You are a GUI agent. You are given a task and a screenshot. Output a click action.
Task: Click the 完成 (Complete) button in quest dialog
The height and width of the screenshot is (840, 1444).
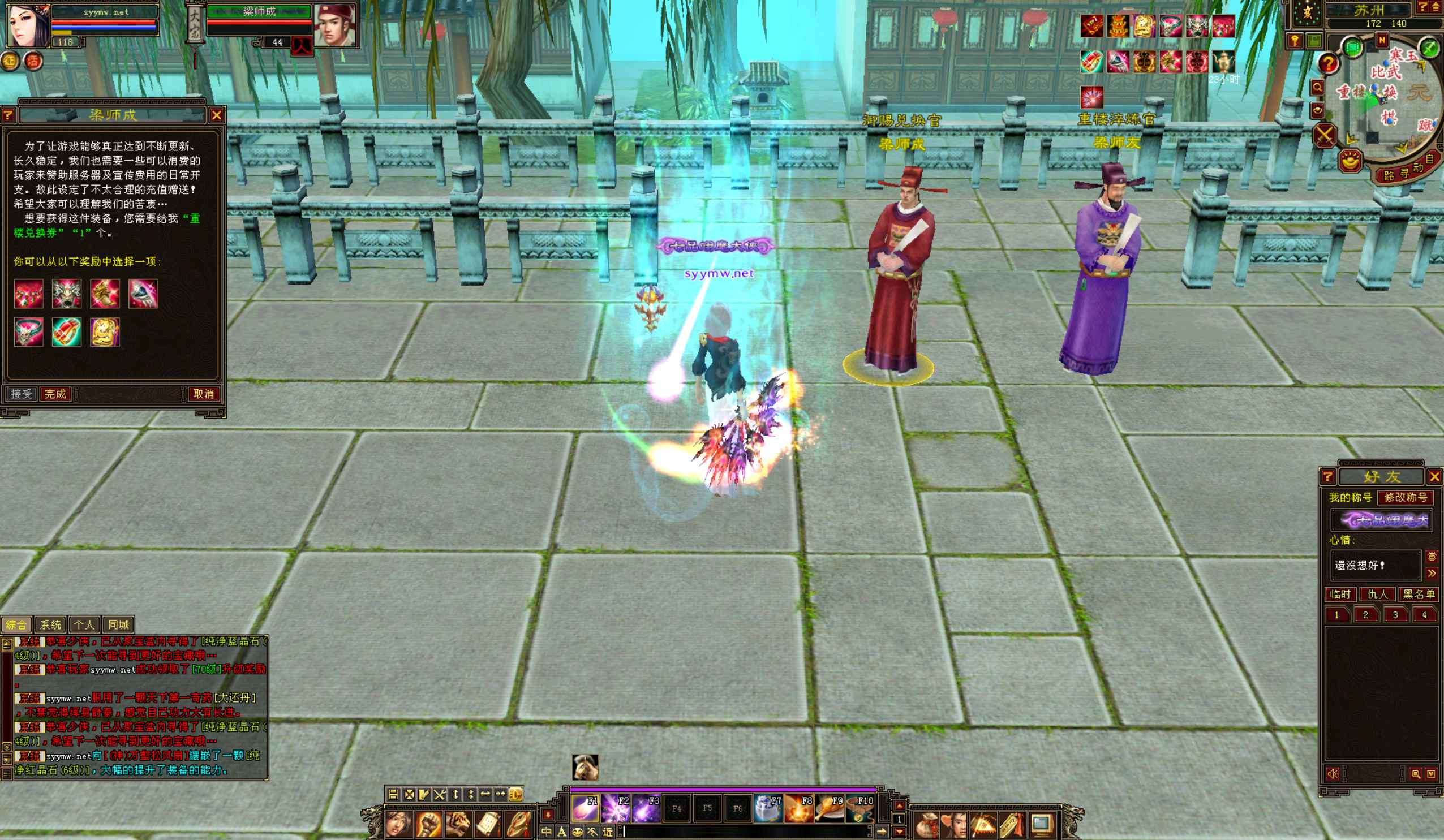(x=55, y=394)
